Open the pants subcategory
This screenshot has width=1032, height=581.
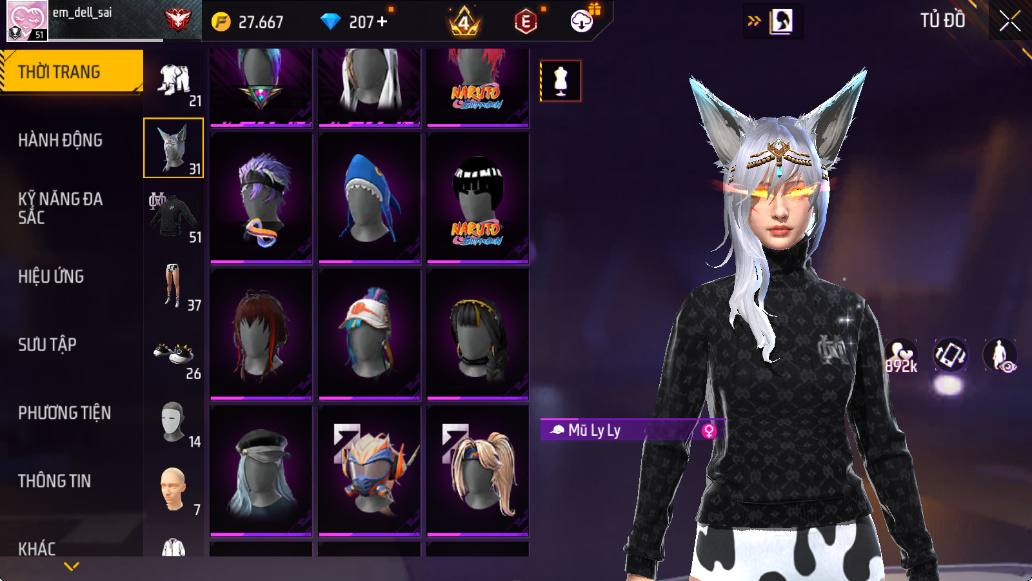click(174, 285)
